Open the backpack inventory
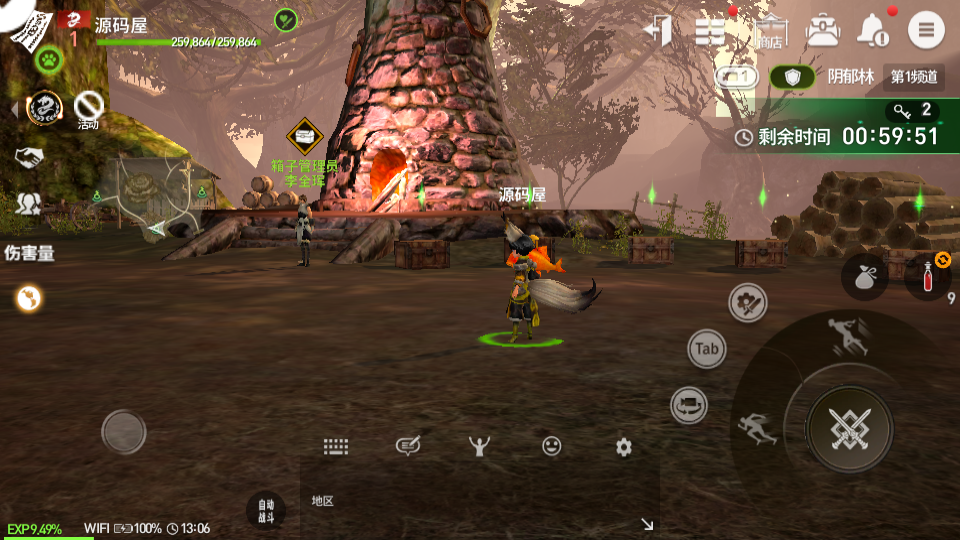 822,30
